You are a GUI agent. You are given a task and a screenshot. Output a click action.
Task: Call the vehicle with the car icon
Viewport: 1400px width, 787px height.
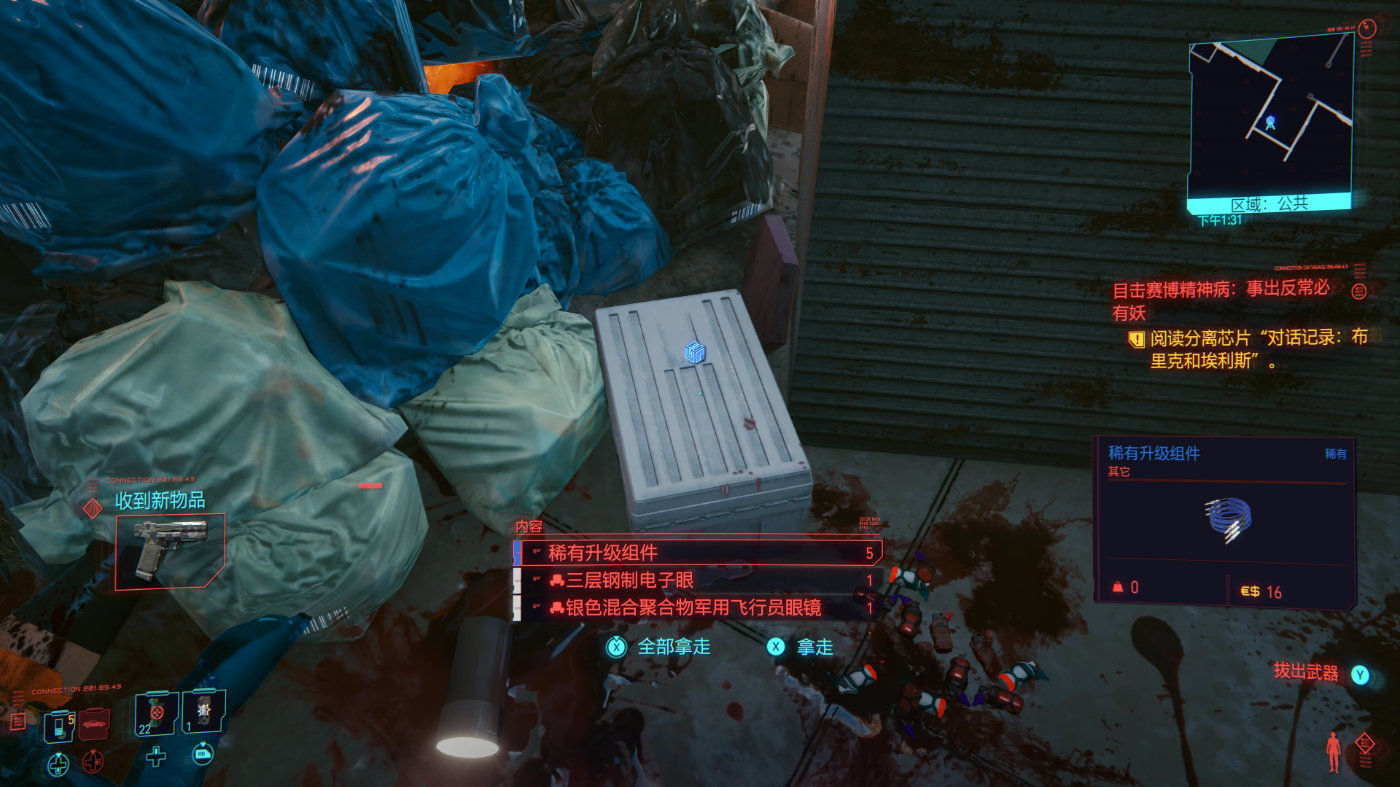tap(93, 722)
